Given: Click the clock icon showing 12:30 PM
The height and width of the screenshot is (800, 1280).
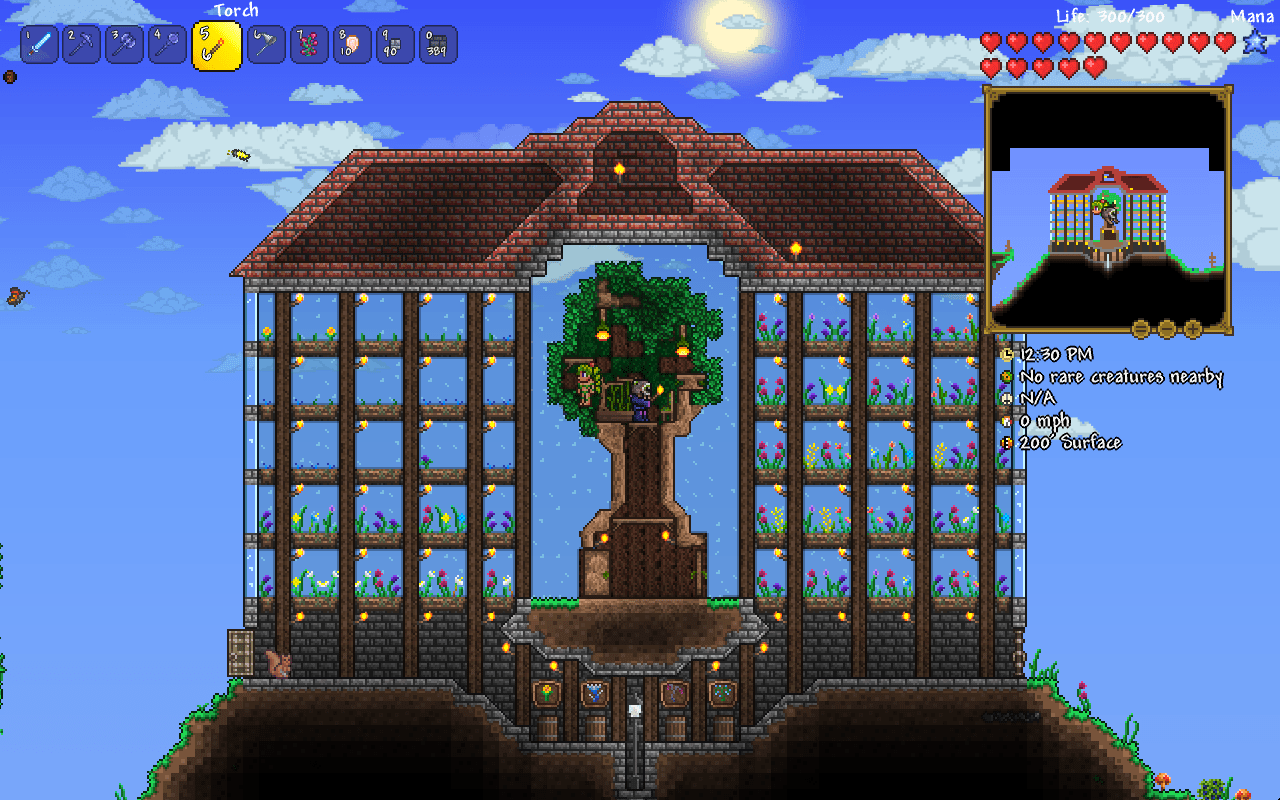Looking at the screenshot, I should (x=1007, y=354).
